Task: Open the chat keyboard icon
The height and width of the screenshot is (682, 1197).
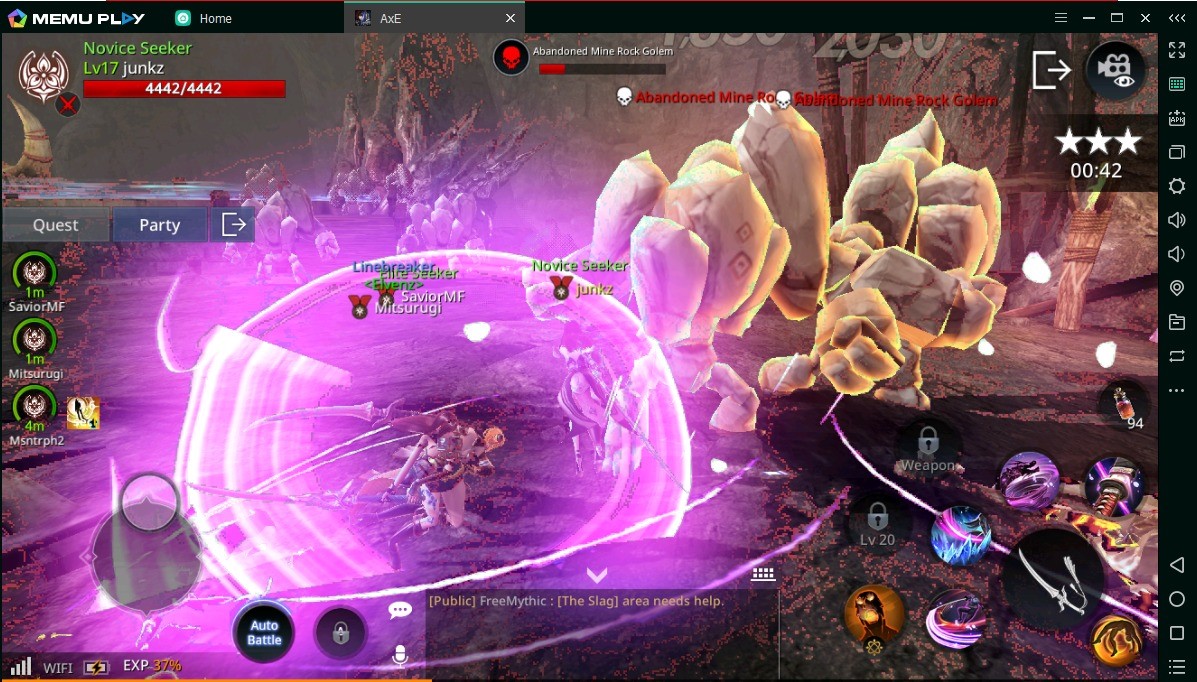Action: tap(764, 574)
